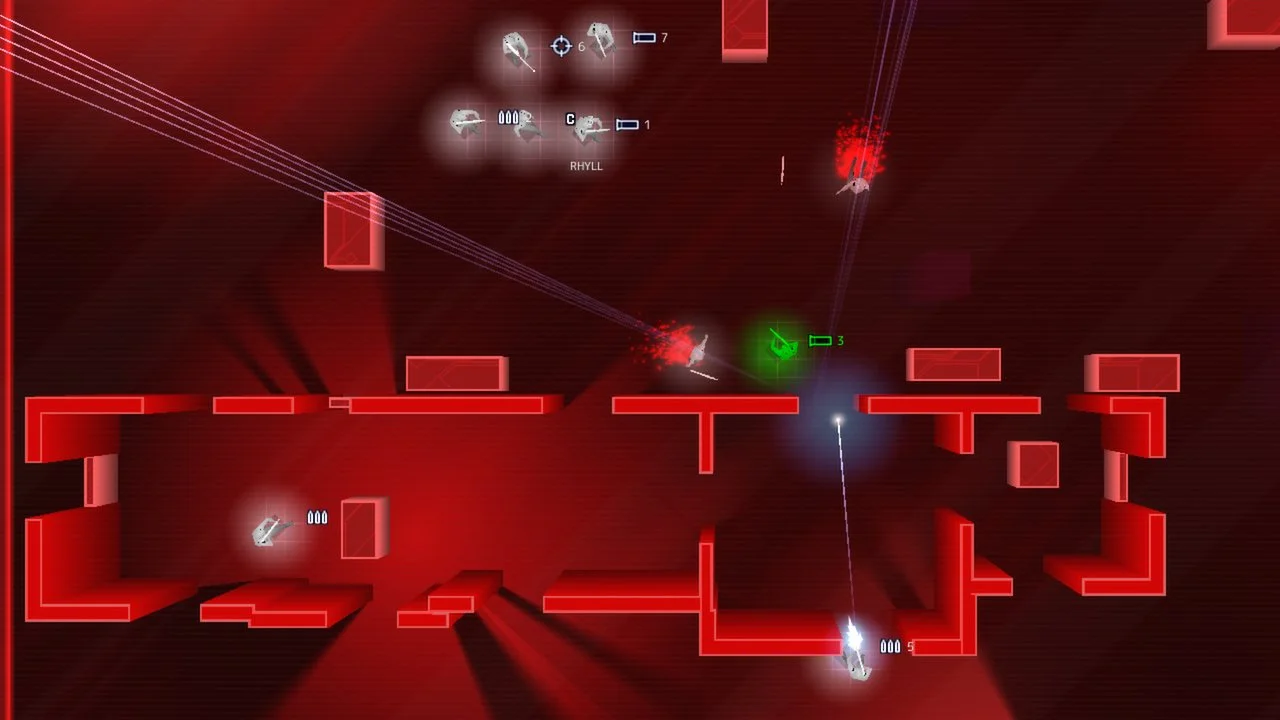Click the ammo clip icon showing 2 rounds
Image resolution: width=1280 pixels, height=720 pixels.
point(508,117)
